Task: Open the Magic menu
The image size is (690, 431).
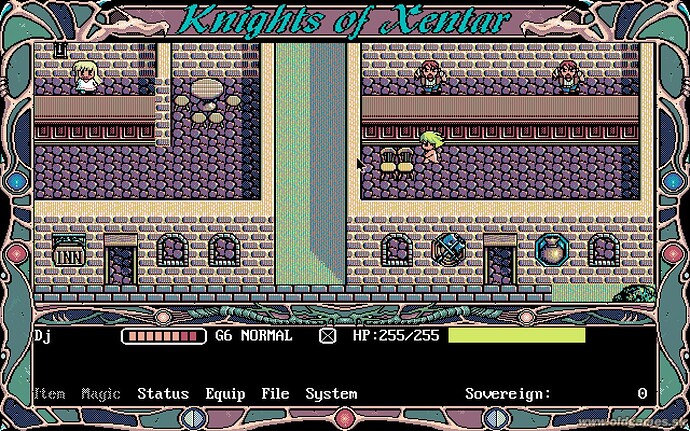Action: (x=101, y=394)
